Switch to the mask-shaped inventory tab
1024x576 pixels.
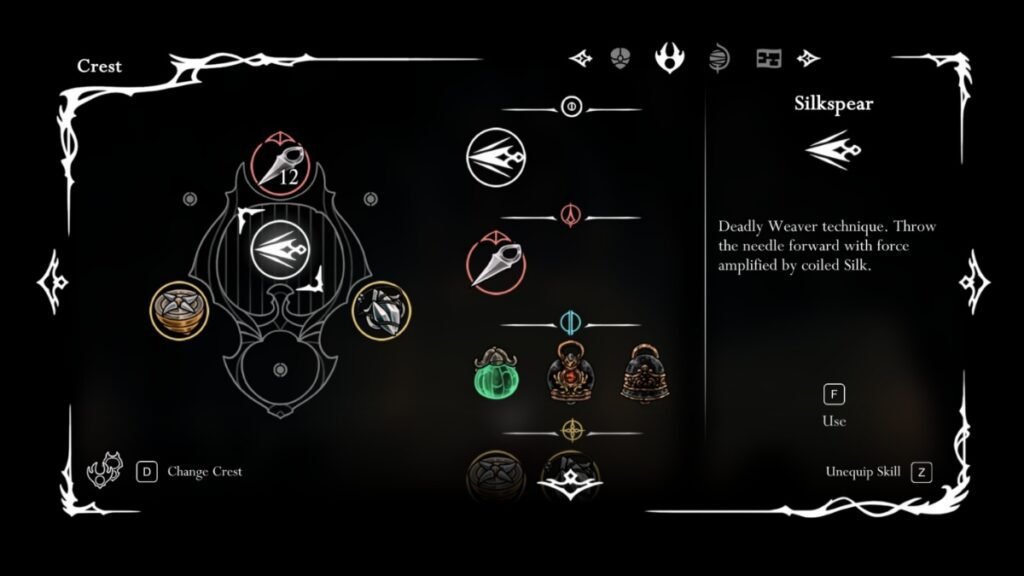coord(620,57)
